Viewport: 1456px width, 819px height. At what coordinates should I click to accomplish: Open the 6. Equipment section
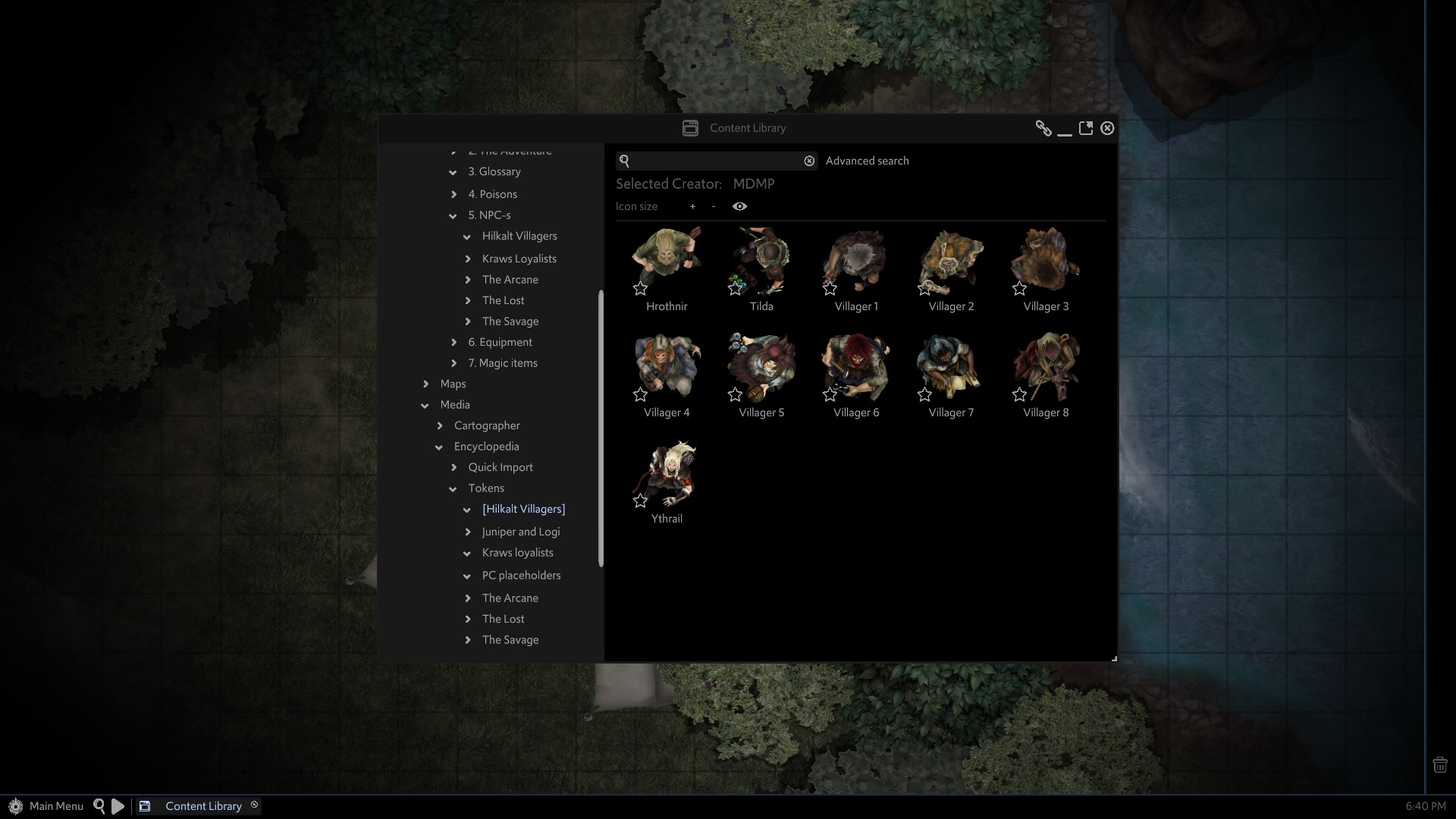500,342
